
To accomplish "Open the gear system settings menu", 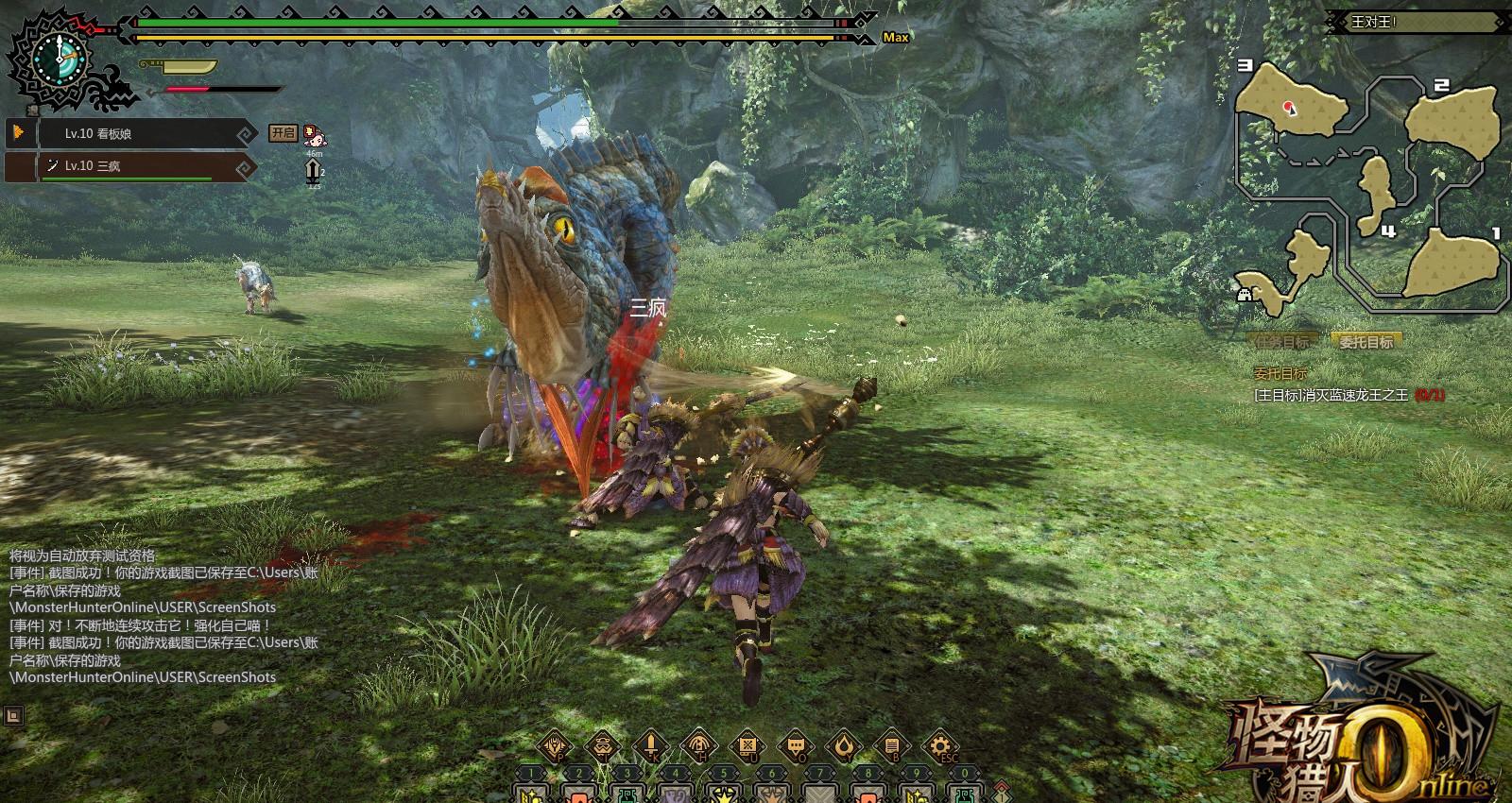I will [x=939, y=746].
